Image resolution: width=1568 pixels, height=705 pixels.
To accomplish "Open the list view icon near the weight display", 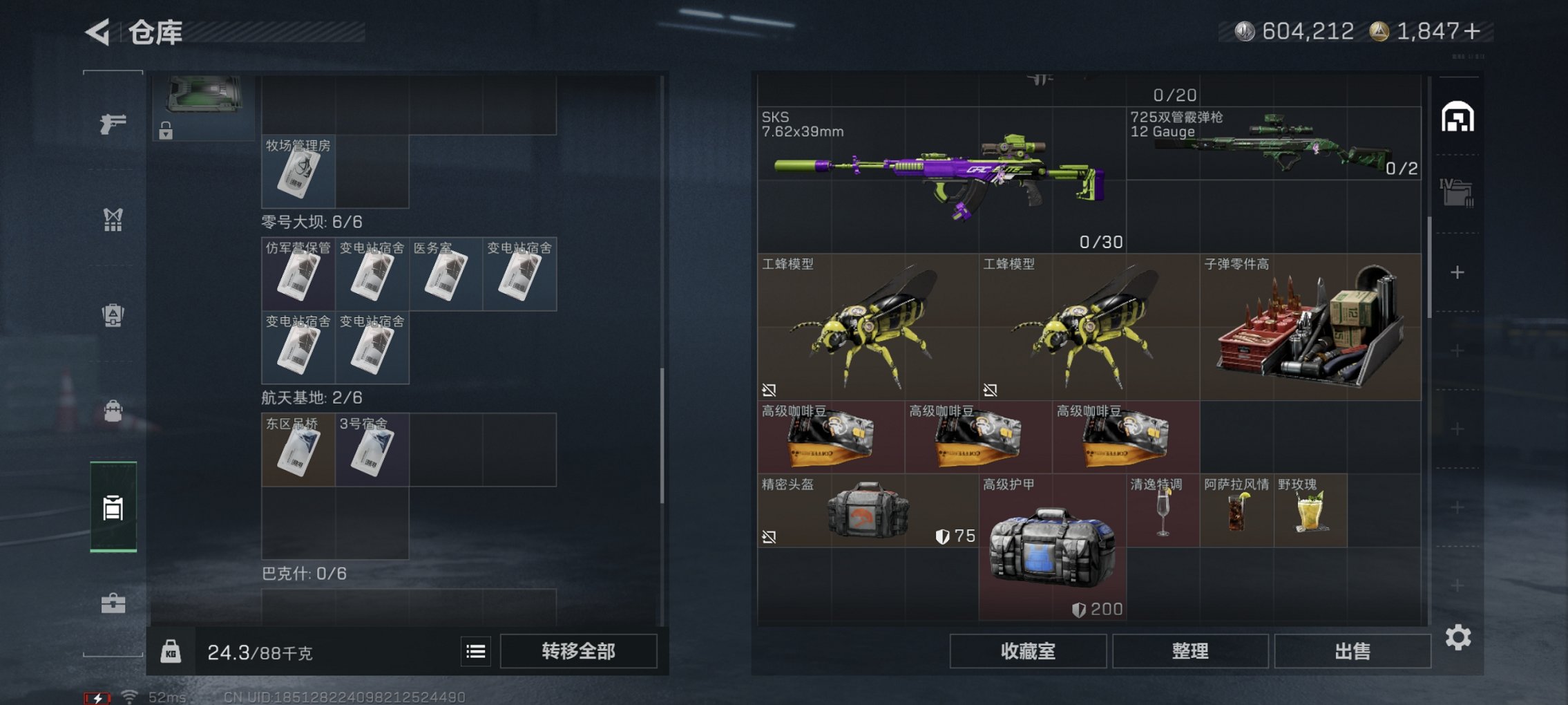I will [476, 651].
